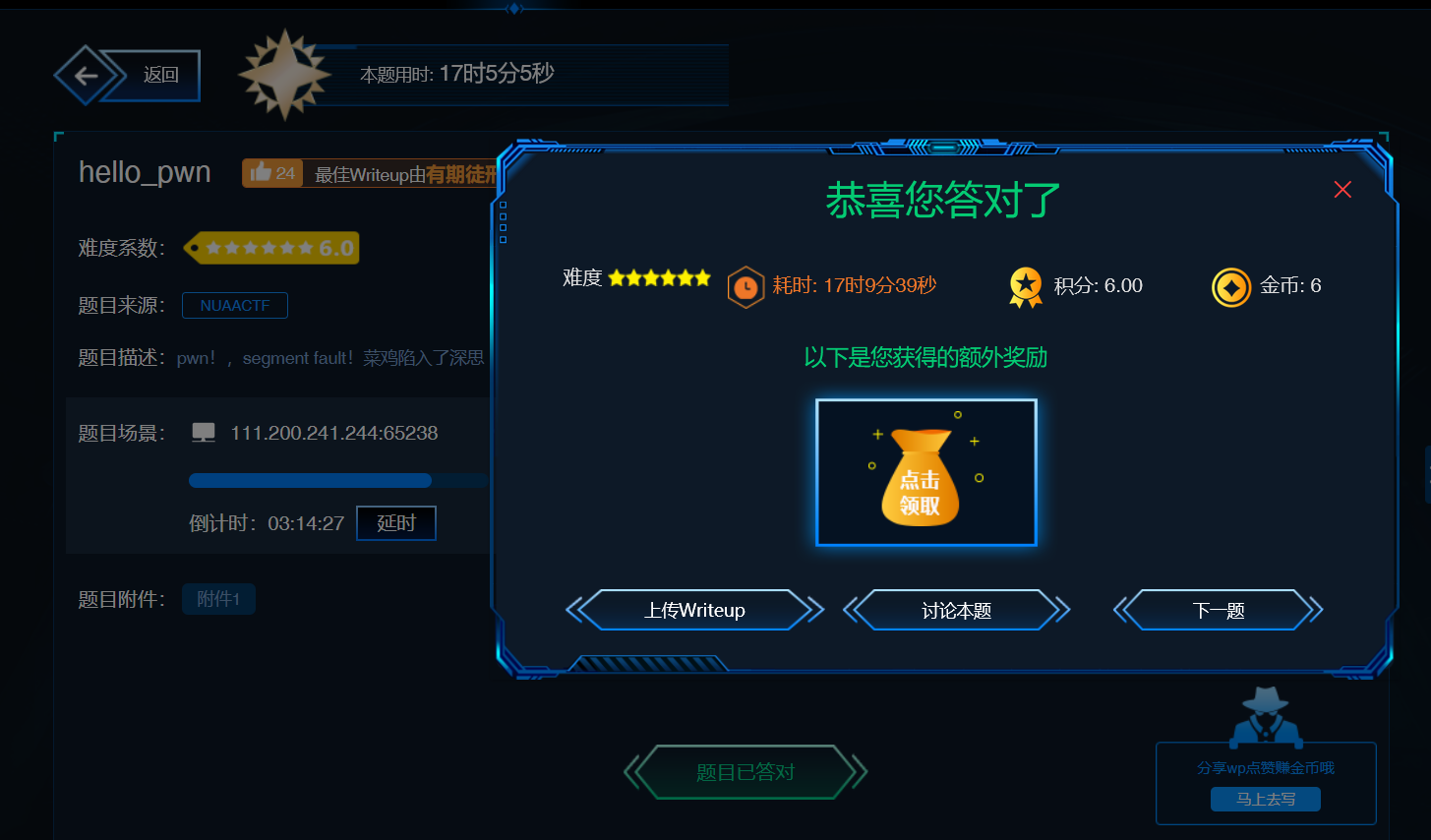Open the 附件1 attachment

218,598
